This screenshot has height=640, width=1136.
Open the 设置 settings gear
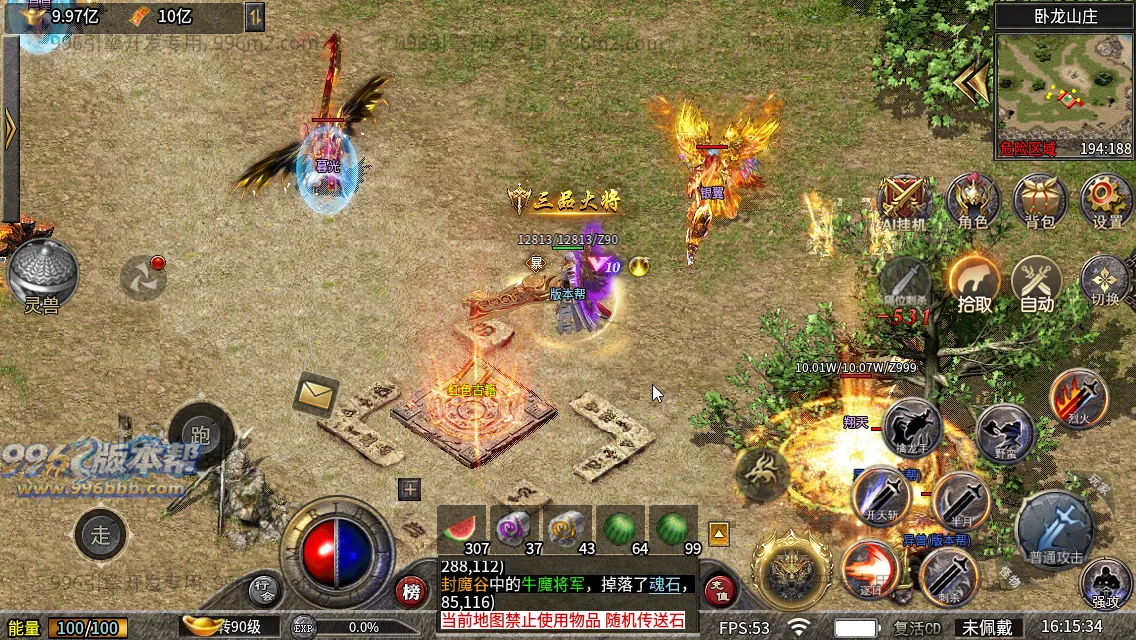1106,199
